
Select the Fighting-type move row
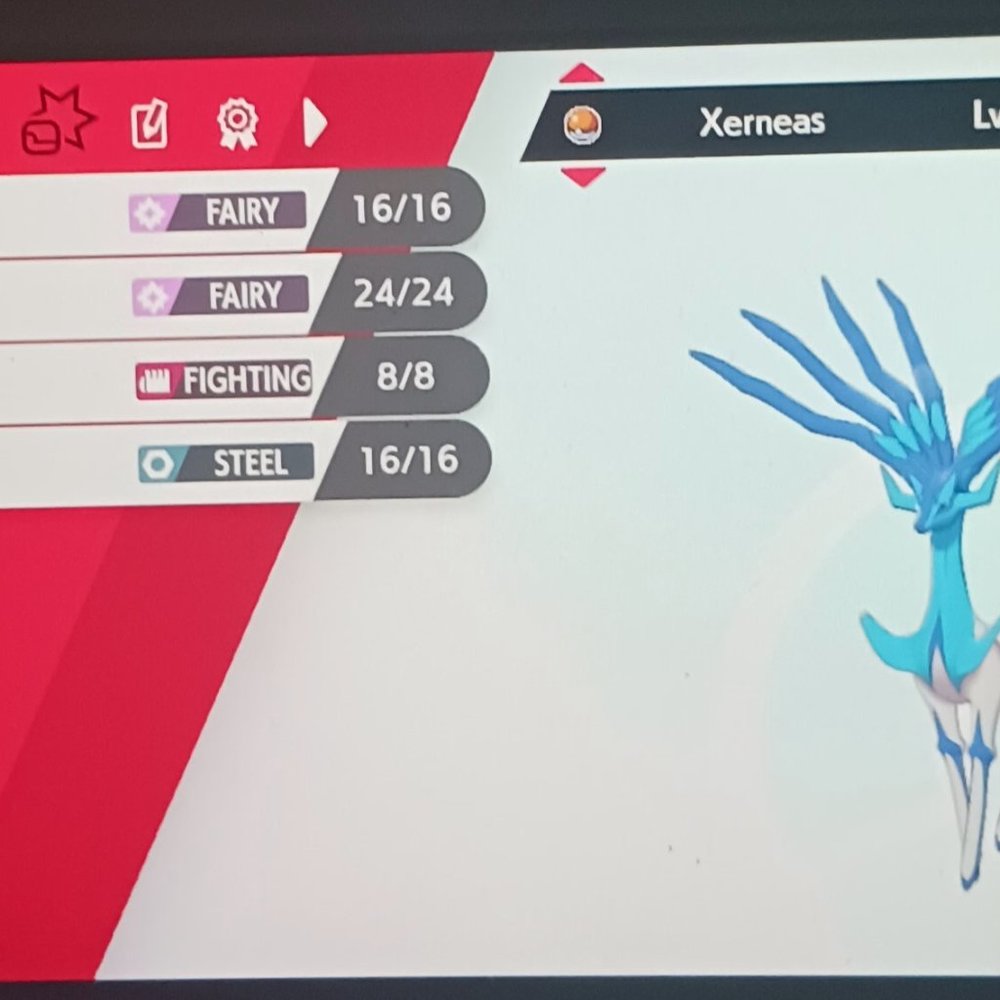(x=240, y=379)
